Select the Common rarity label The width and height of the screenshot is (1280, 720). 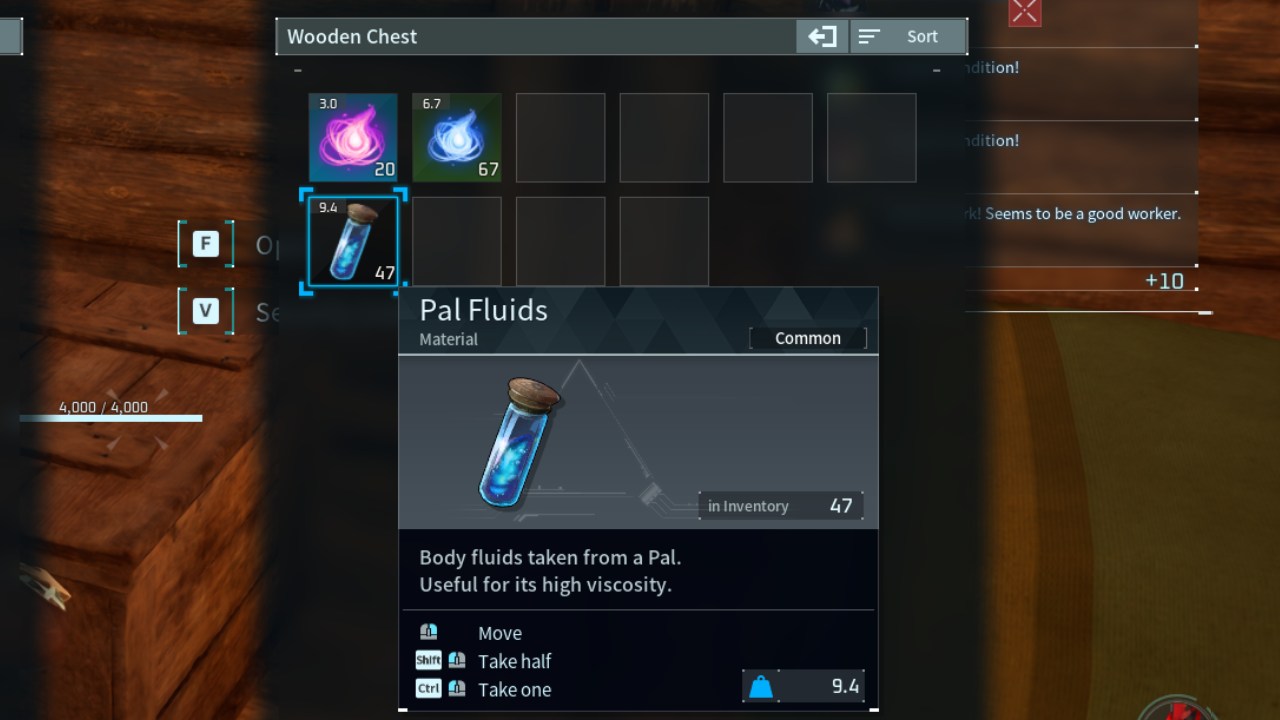coord(807,338)
